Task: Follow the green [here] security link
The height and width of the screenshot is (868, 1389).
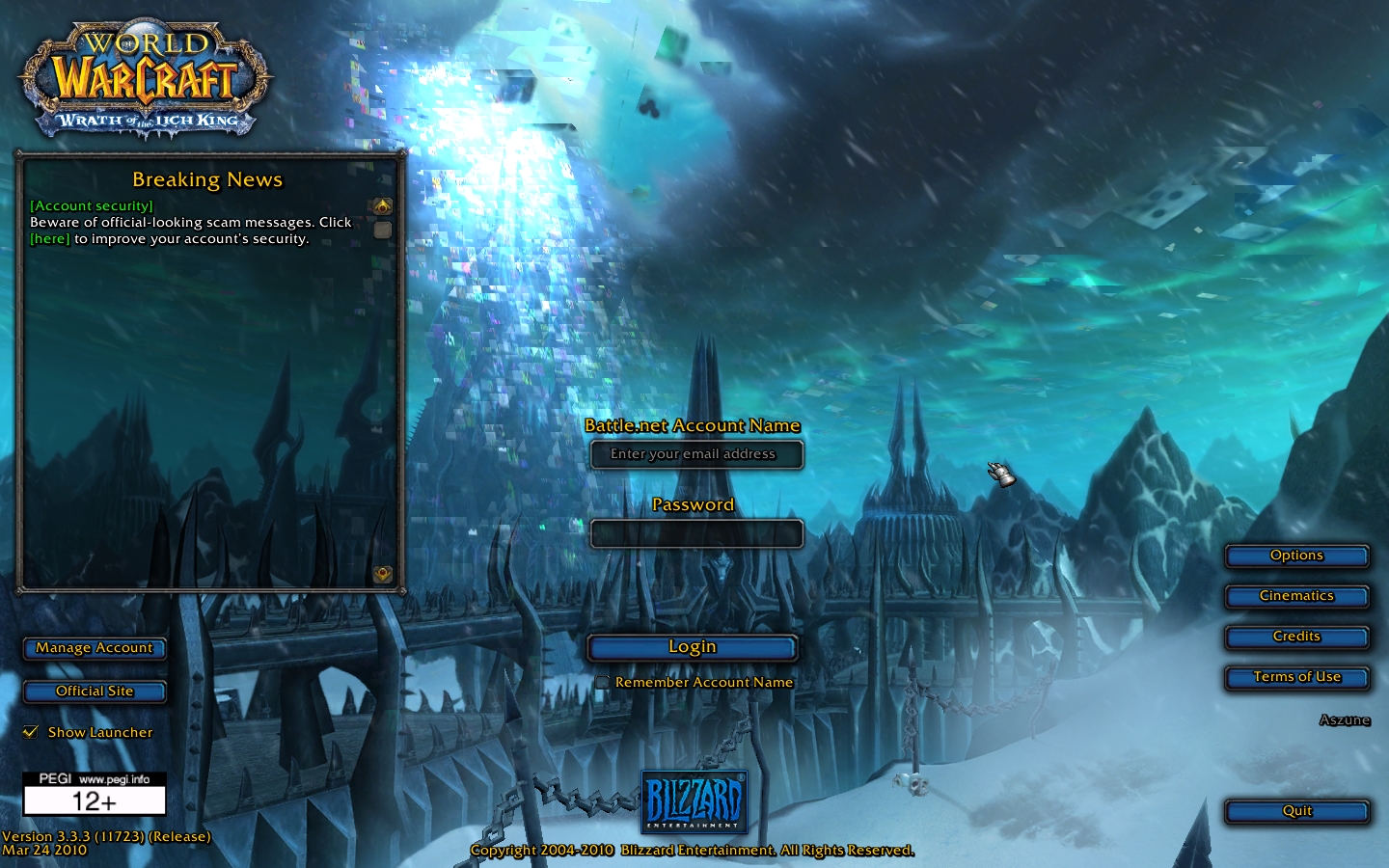Action: click(50, 239)
